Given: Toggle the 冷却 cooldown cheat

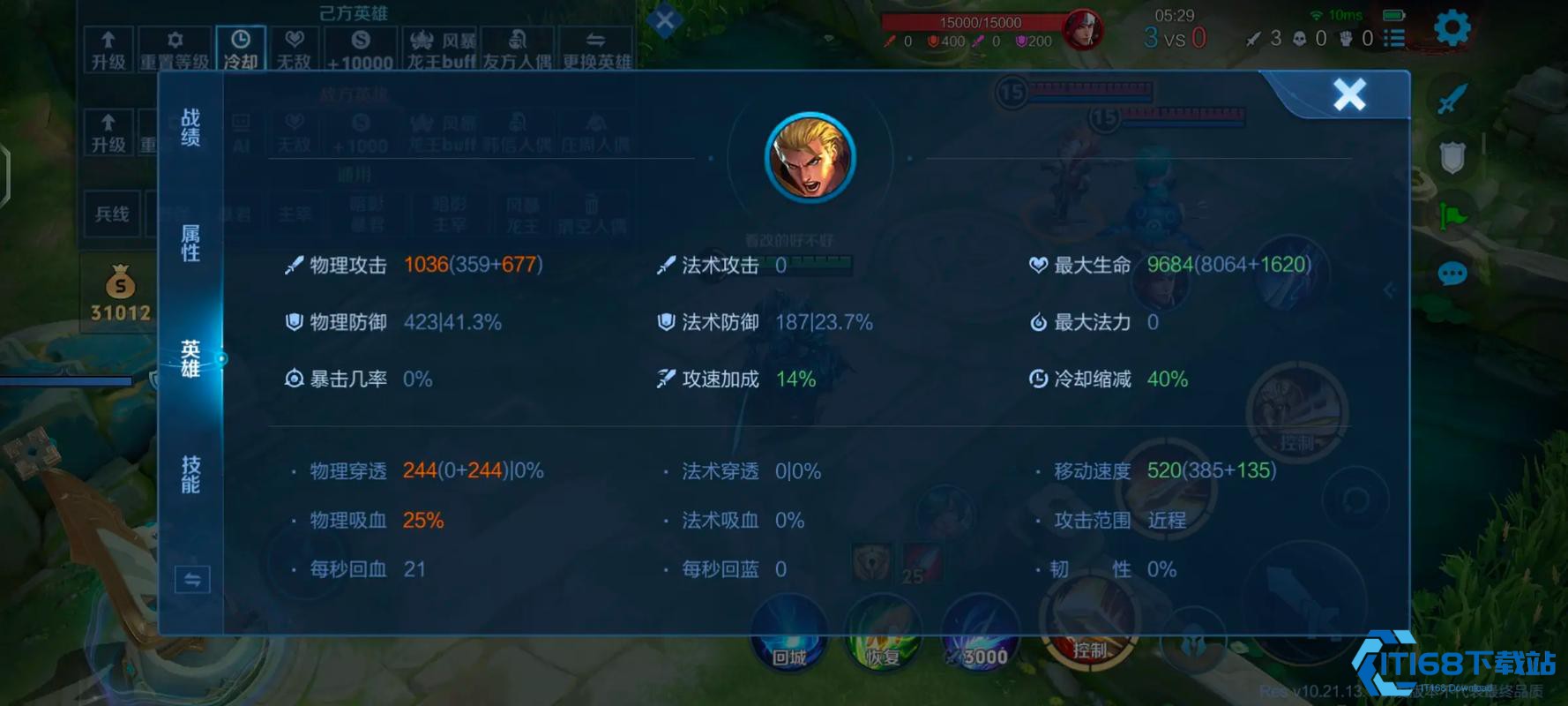Looking at the screenshot, I should 240,46.
